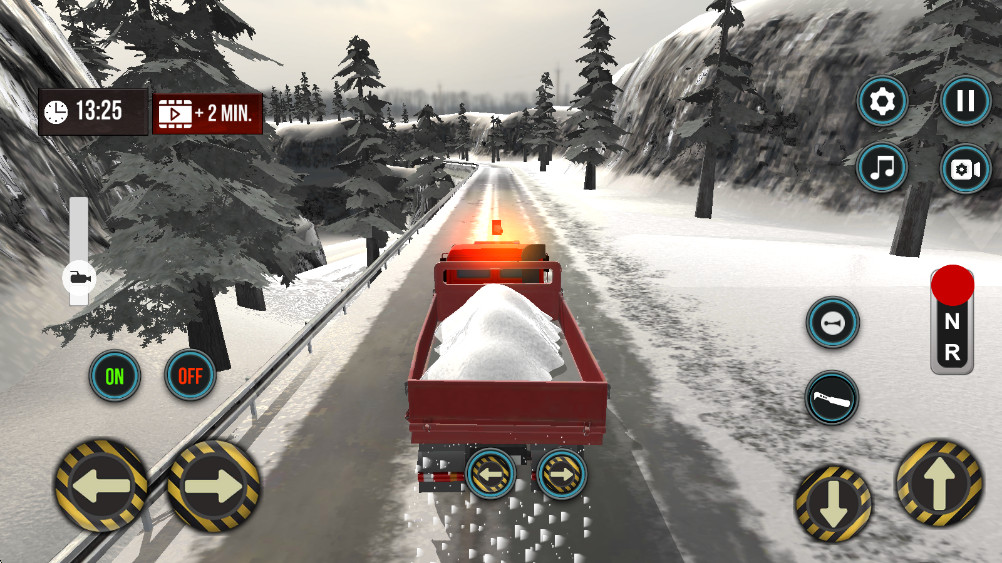Screen dimensions: 1002x563
Task: Activate the small right turn signal
Action: (561, 473)
